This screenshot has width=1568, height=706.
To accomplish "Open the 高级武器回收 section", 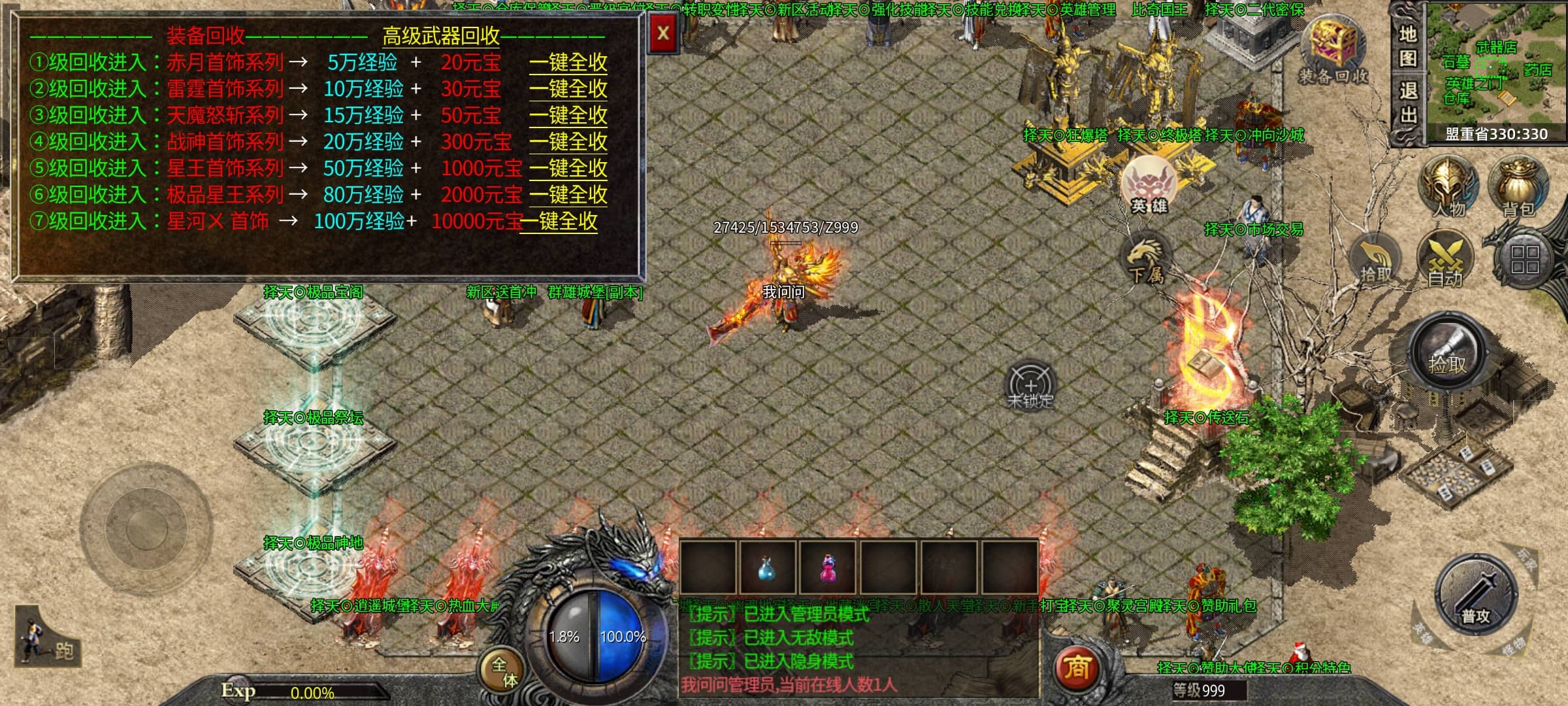I will pyautogui.click(x=441, y=36).
